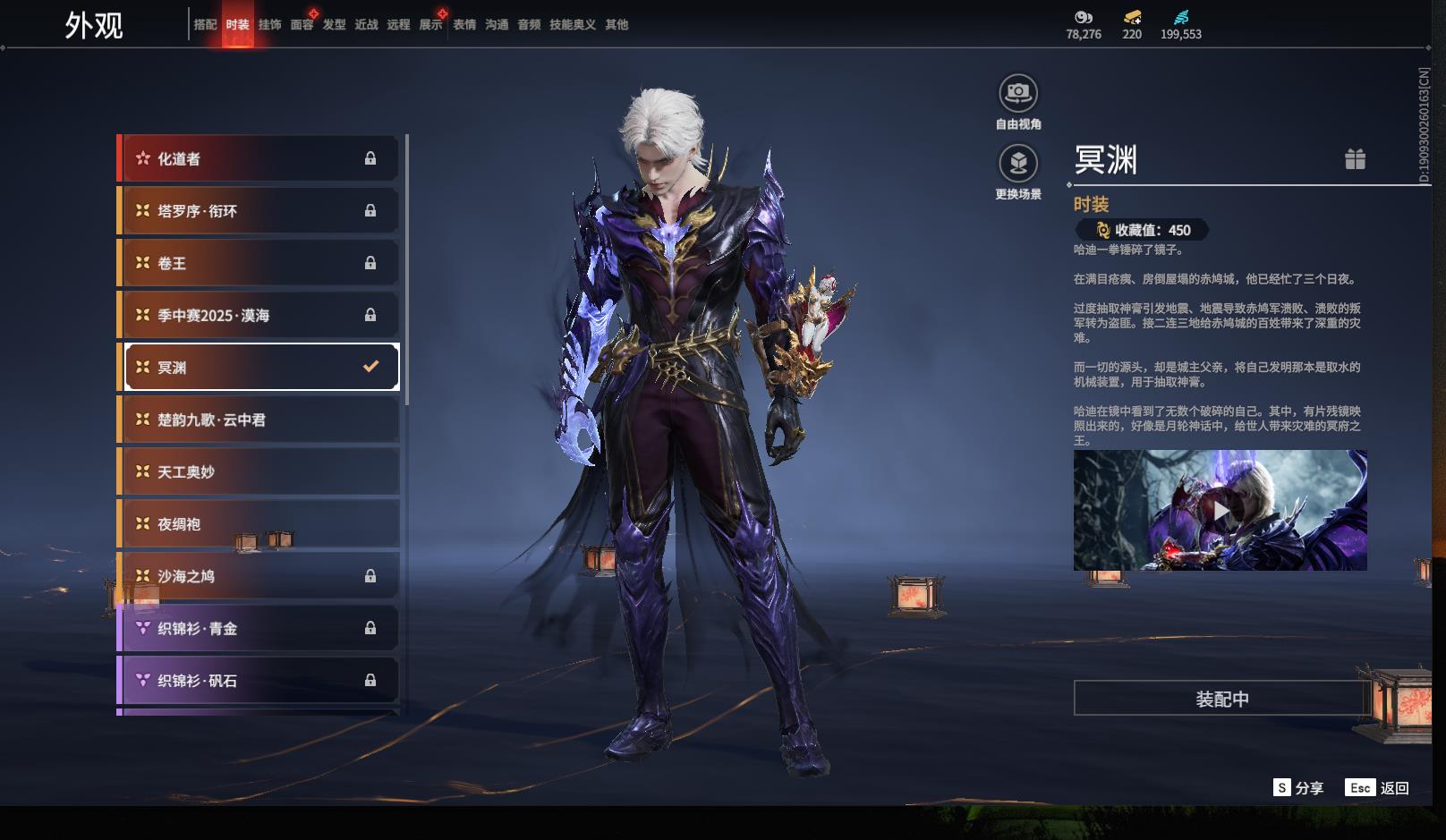Choose the 塔罗序·衔环 outfit
Image resolution: width=1446 pixels, height=840 pixels.
coord(259,211)
